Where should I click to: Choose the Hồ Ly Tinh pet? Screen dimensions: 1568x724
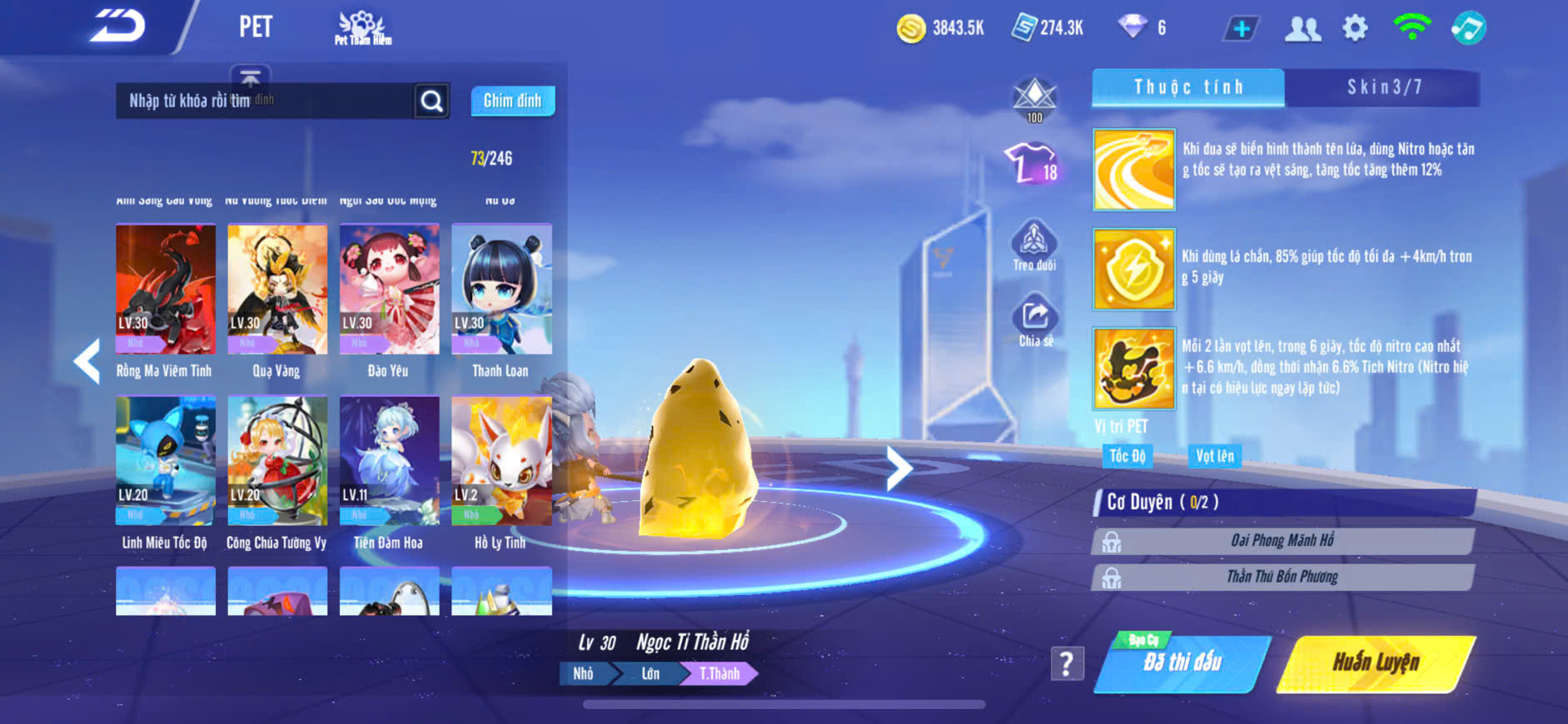pyautogui.click(x=501, y=462)
